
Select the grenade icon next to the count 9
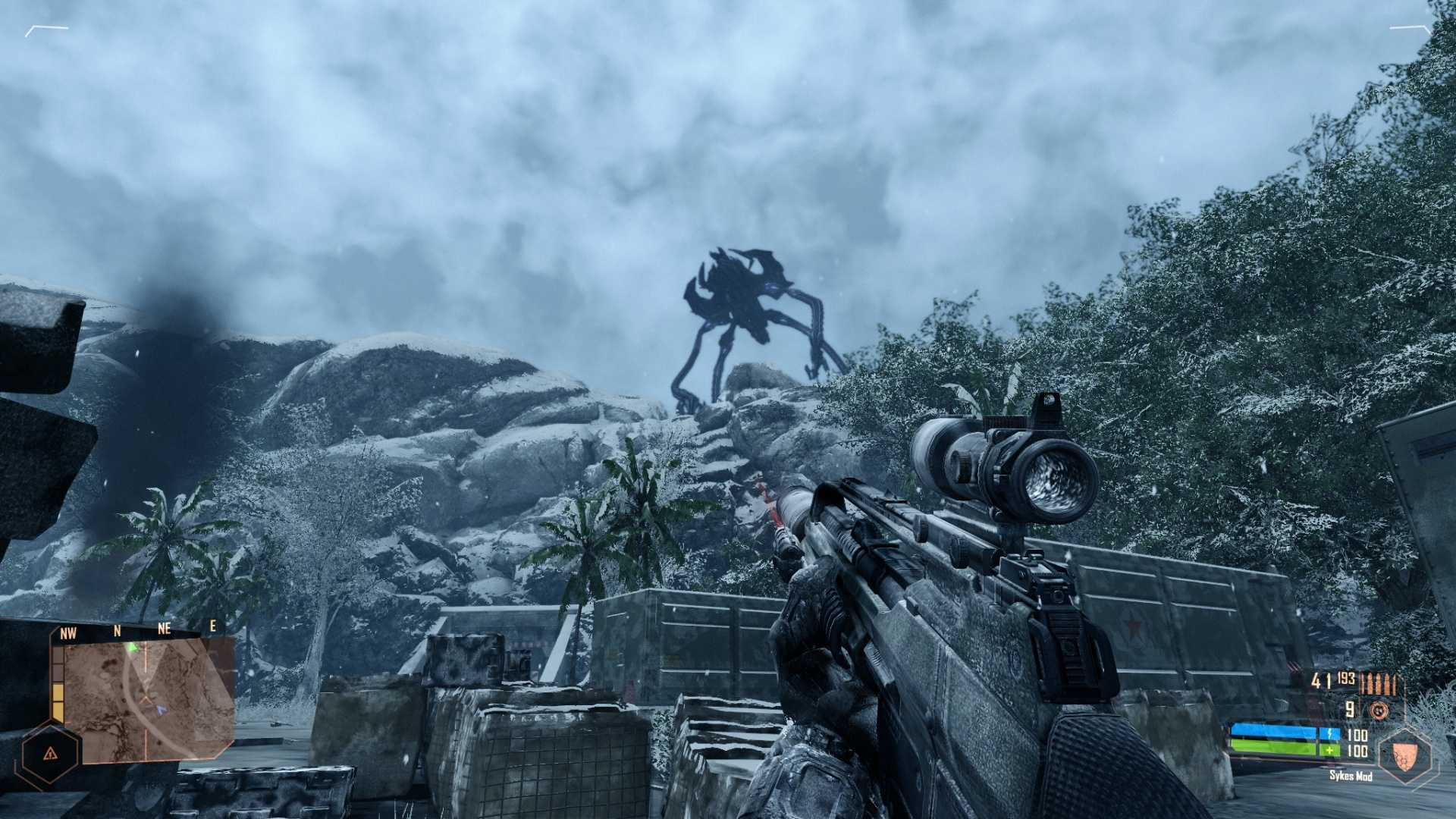pos(1379,710)
